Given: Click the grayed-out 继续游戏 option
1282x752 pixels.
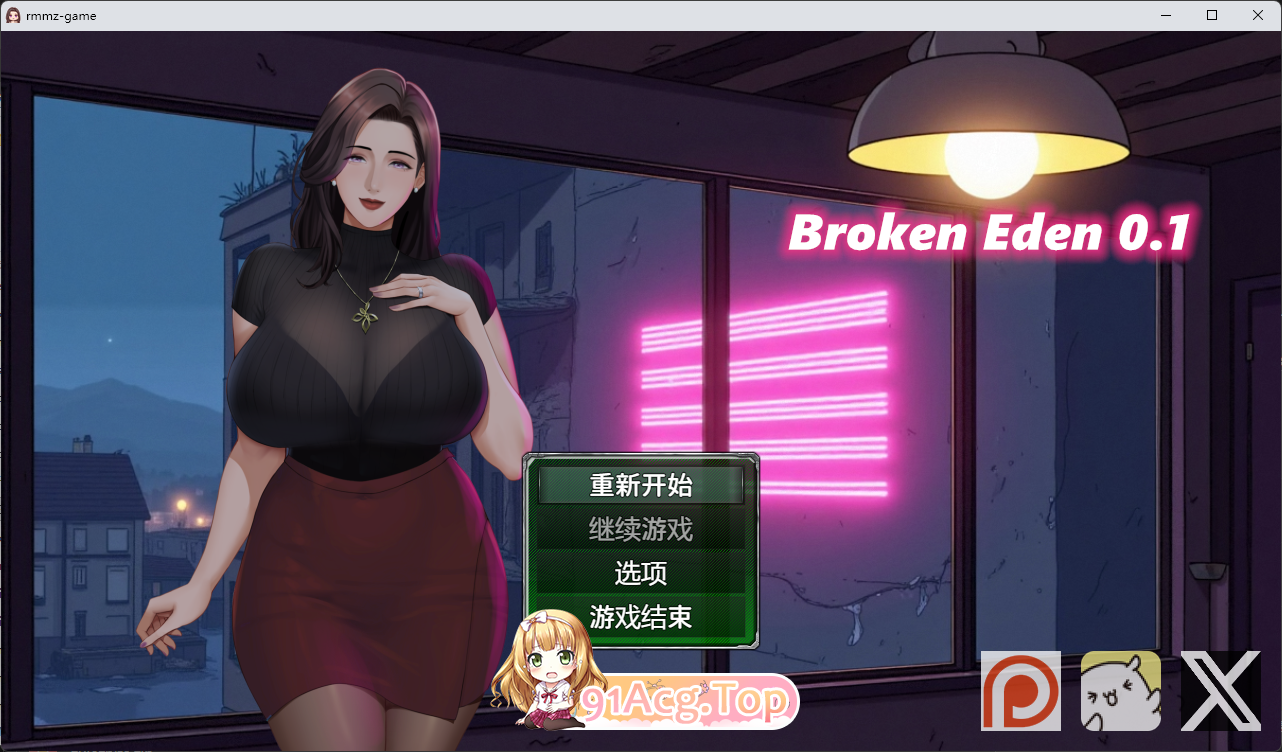Looking at the screenshot, I should pyautogui.click(x=640, y=530).
